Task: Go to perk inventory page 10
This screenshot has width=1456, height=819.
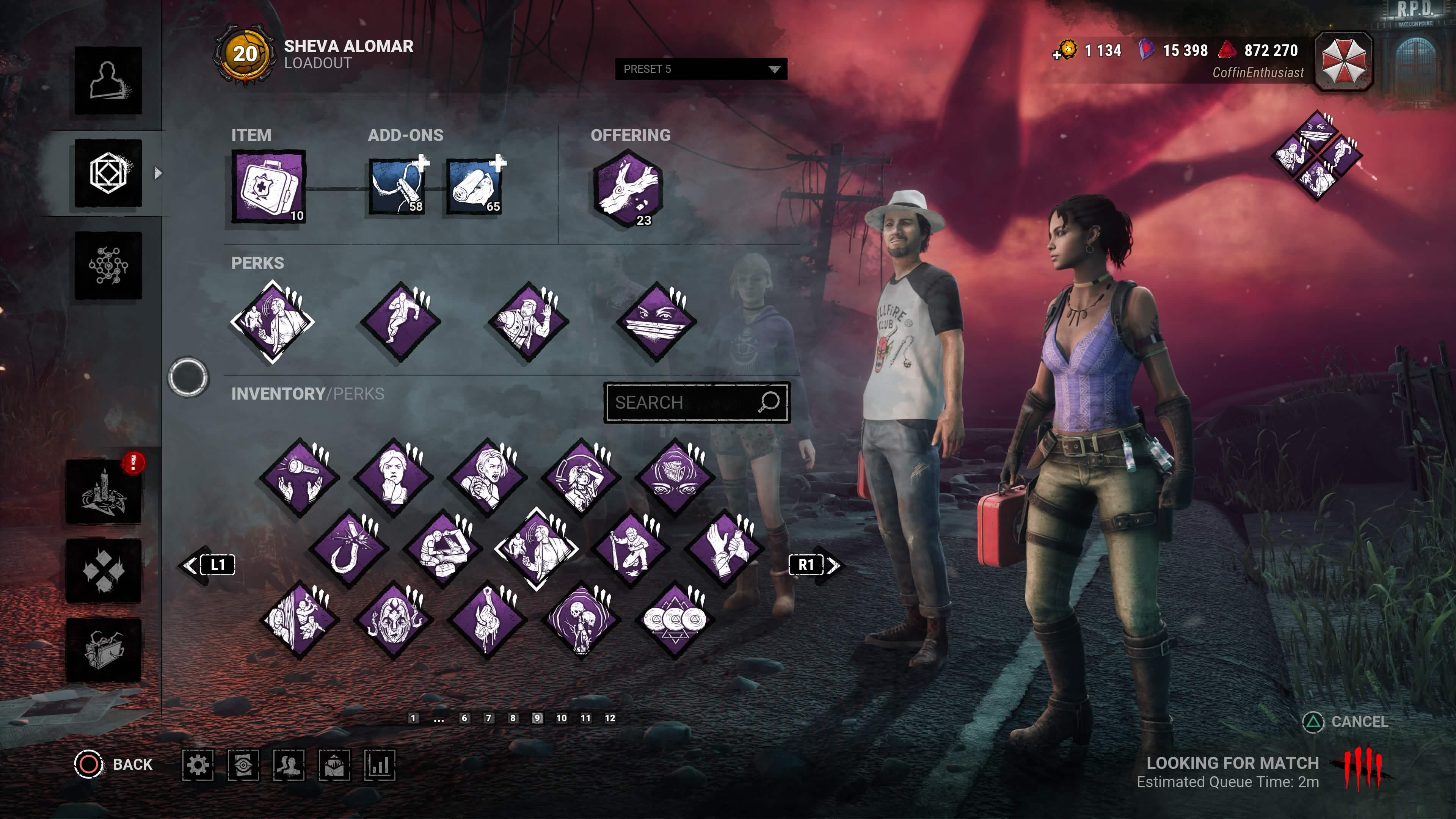Action: click(x=561, y=718)
